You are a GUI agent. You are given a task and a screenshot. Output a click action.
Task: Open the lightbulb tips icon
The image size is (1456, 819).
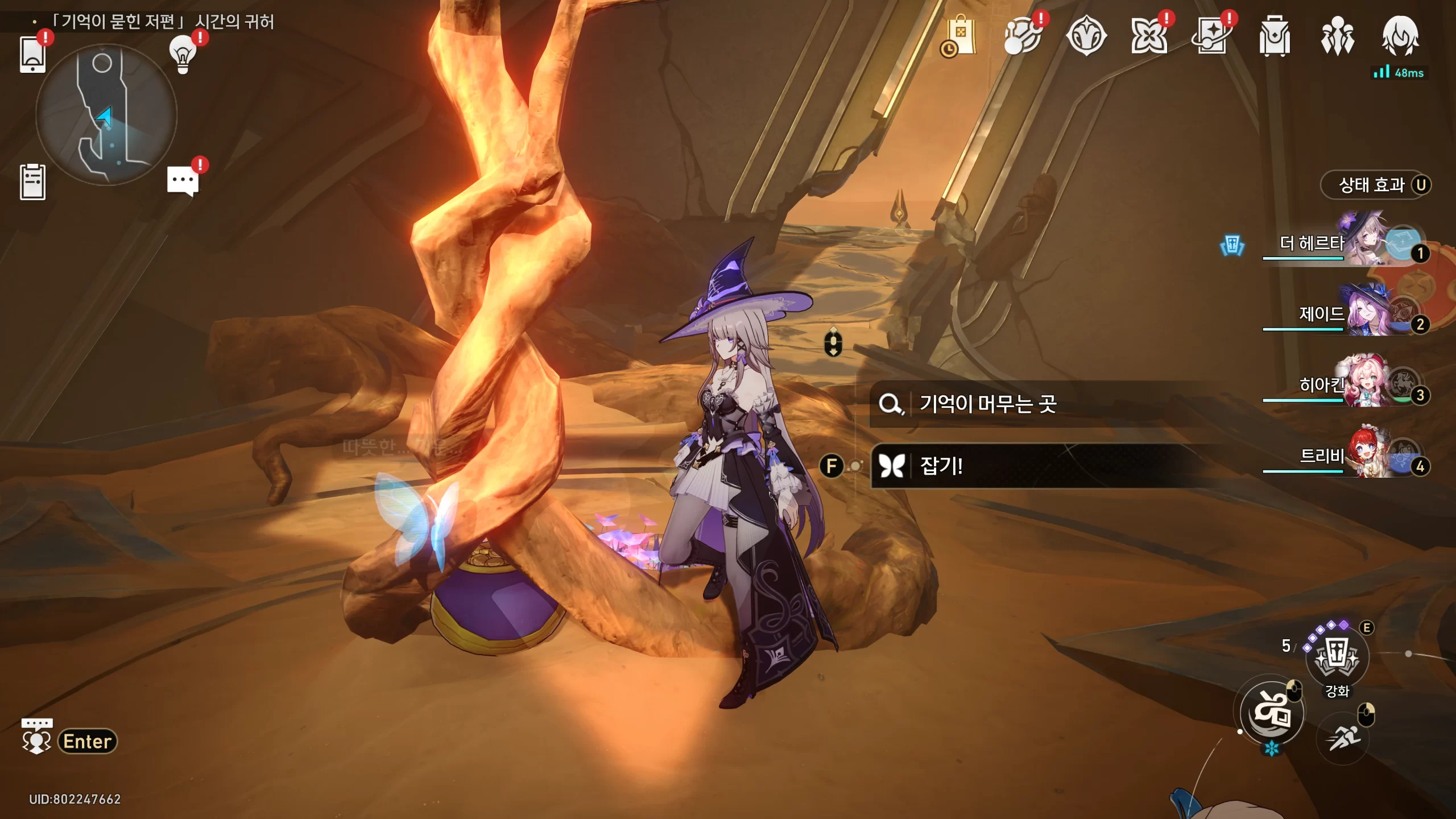pos(183,54)
